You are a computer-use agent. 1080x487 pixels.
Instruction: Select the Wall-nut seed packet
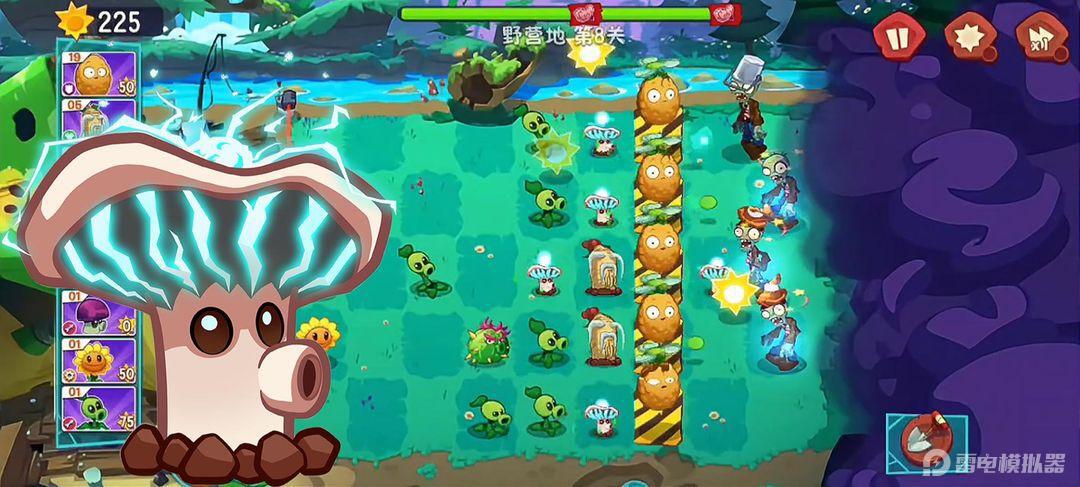(97, 74)
